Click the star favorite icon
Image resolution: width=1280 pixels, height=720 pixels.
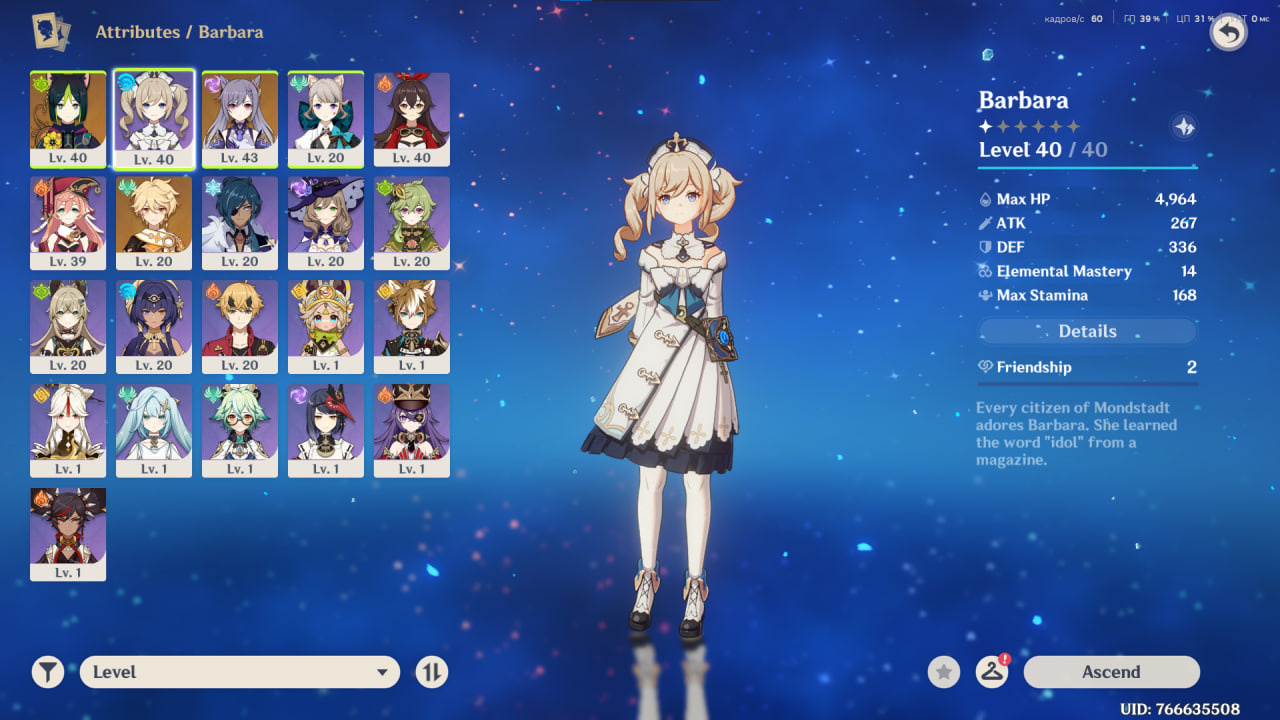943,672
